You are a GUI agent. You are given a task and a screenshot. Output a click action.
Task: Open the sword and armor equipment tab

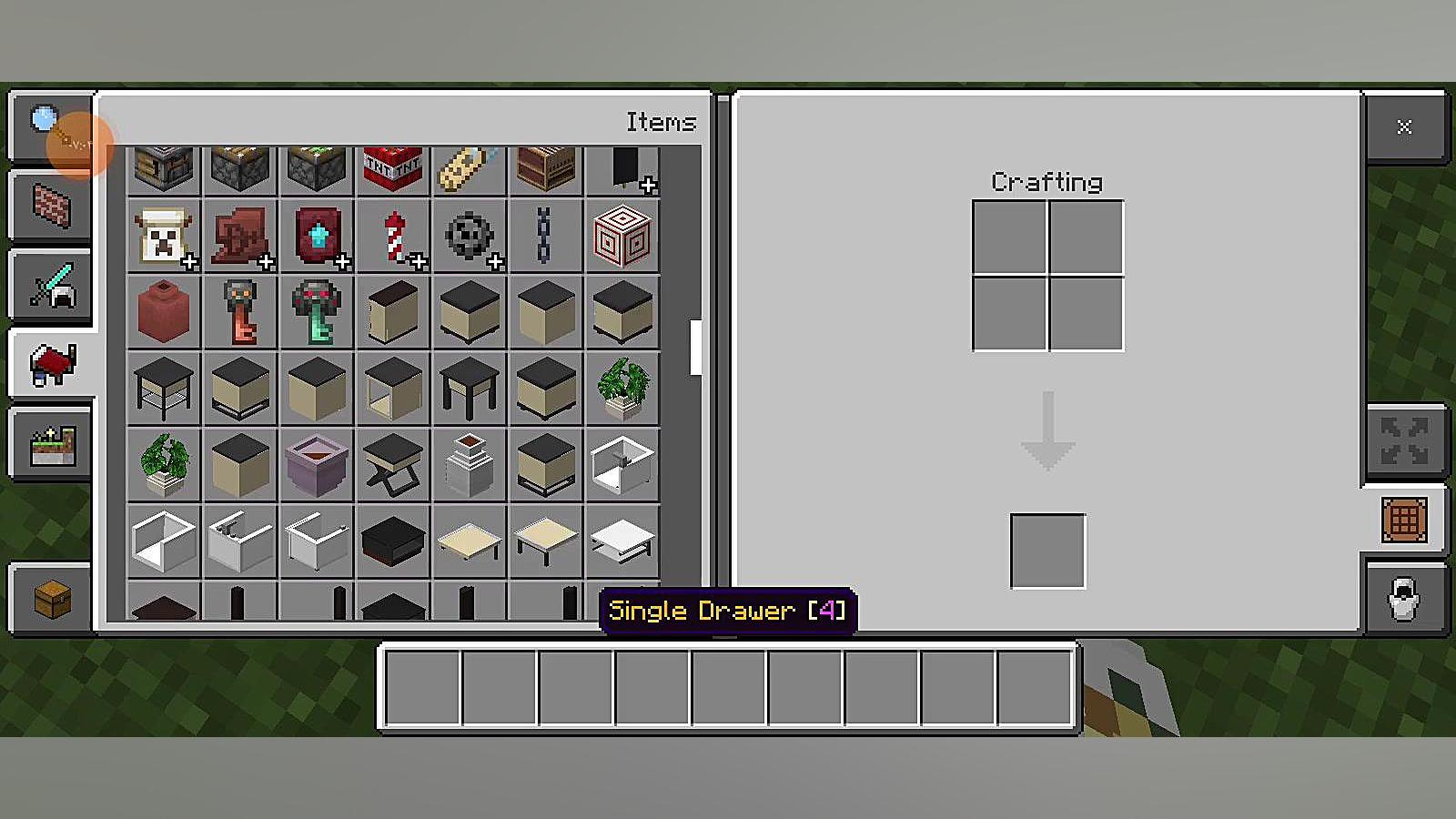pos(52,285)
